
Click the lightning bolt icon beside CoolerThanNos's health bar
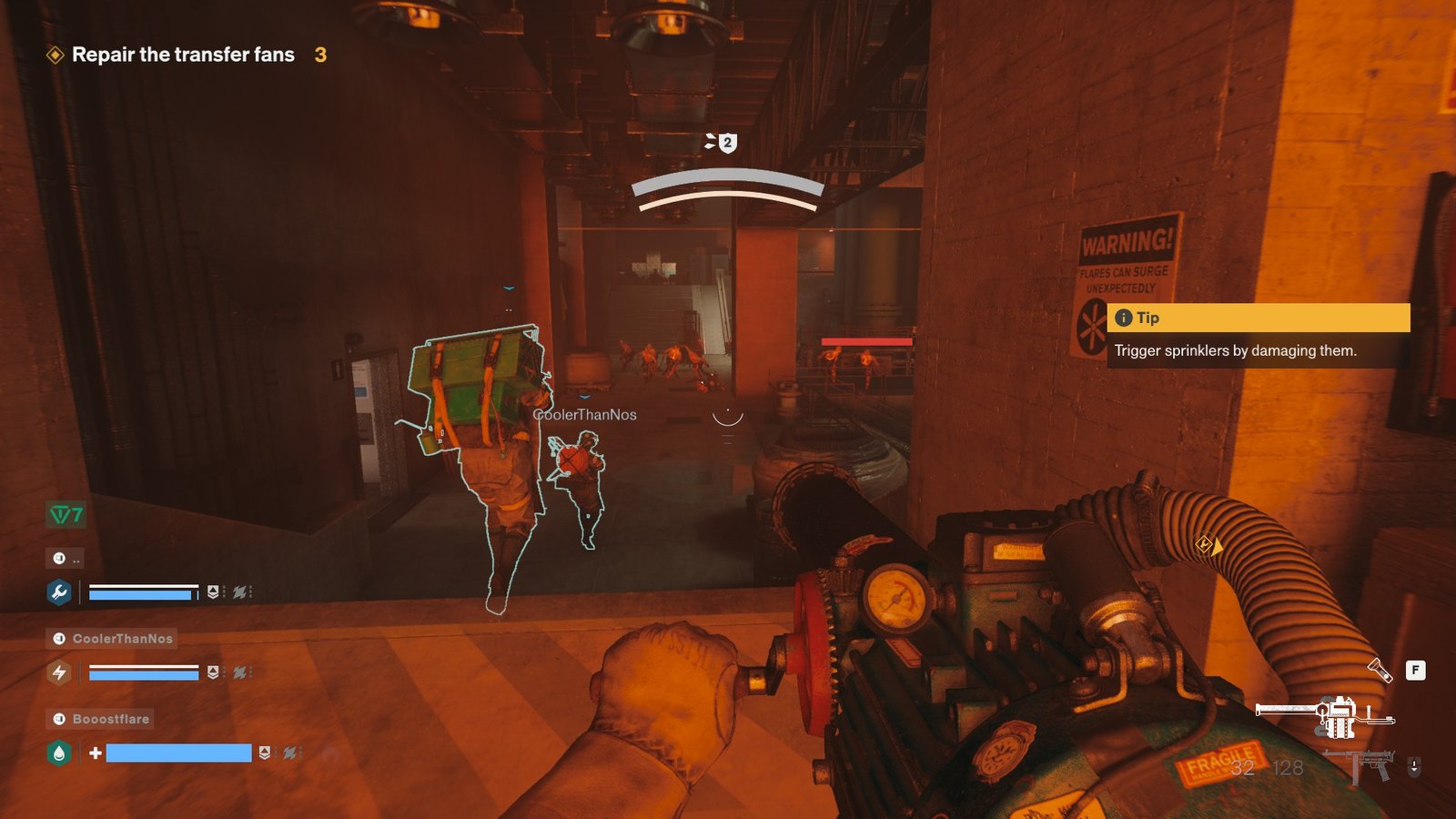tap(59, 672)
